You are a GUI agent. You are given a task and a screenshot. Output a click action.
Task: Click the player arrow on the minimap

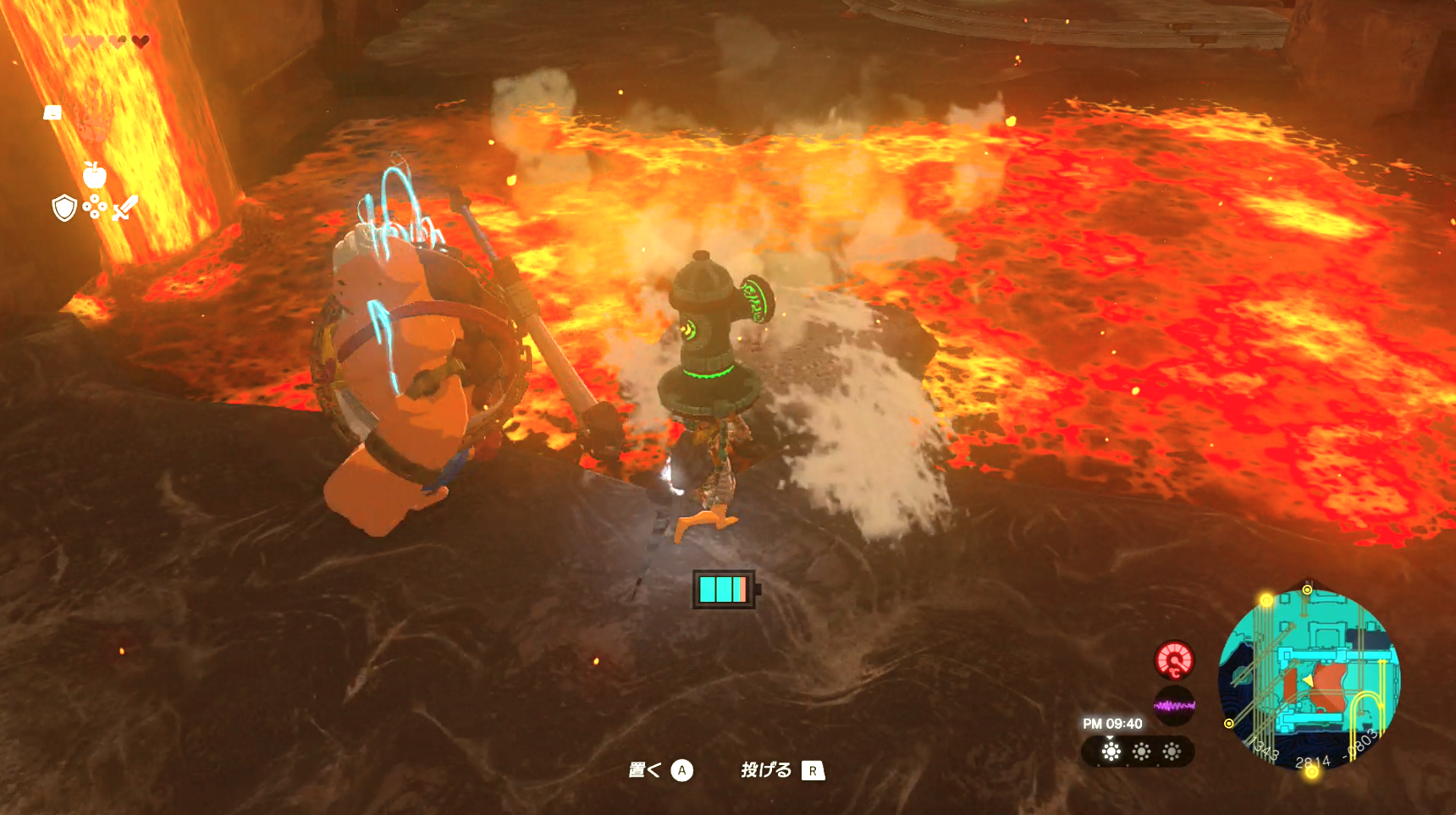tap(1309, 681)
